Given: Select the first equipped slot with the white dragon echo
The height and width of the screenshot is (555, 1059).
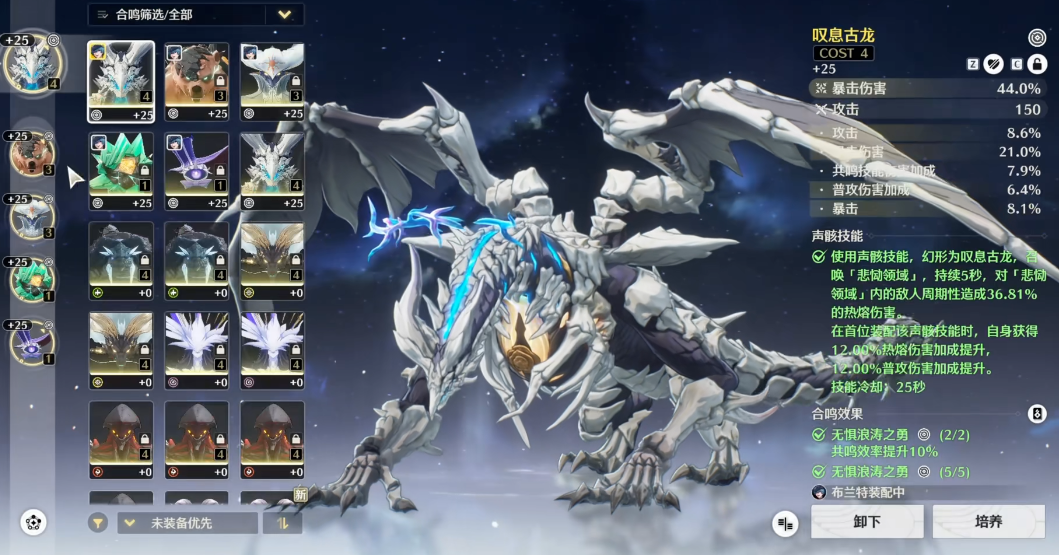Looking at the screenshot, I should 30,63.
